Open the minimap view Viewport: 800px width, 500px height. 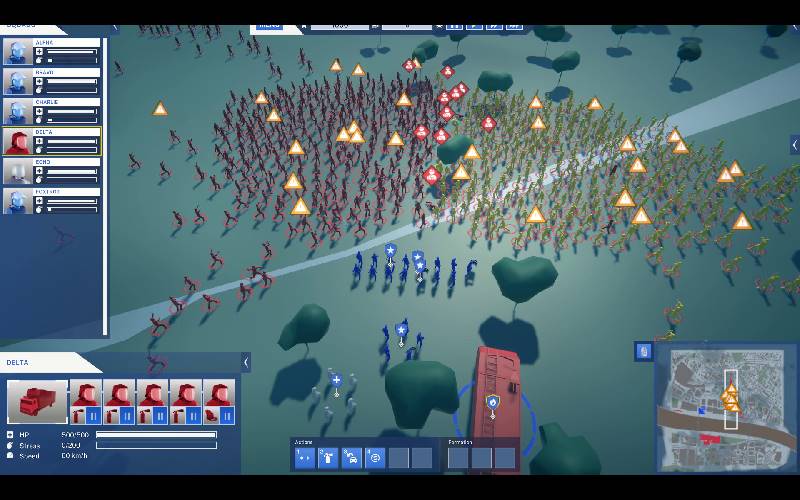(x=726, y=410)
